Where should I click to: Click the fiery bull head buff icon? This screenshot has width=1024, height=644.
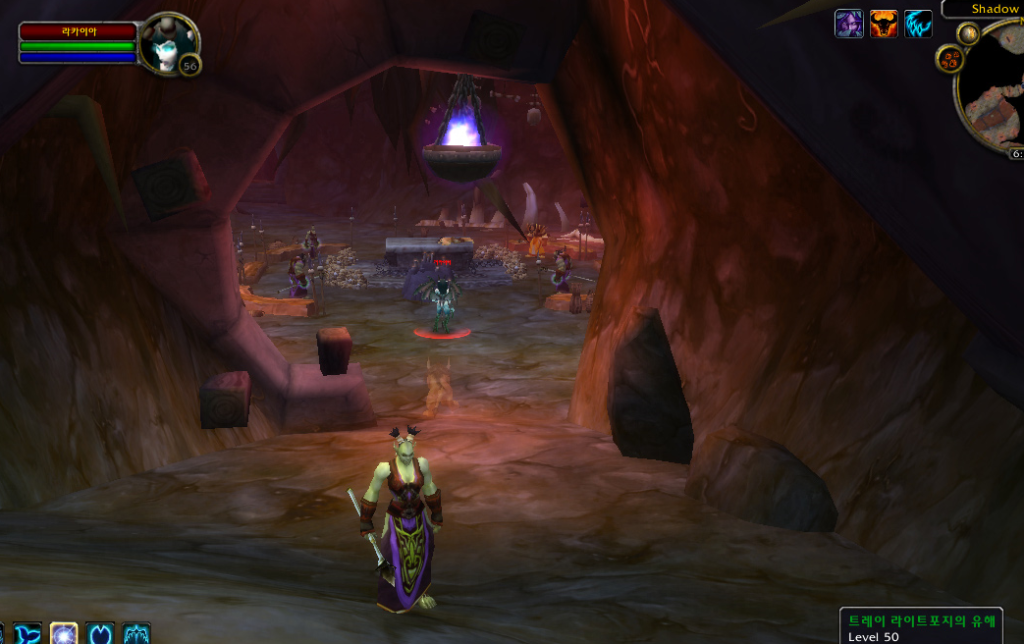pyautogui.click(x=884, y=24)
